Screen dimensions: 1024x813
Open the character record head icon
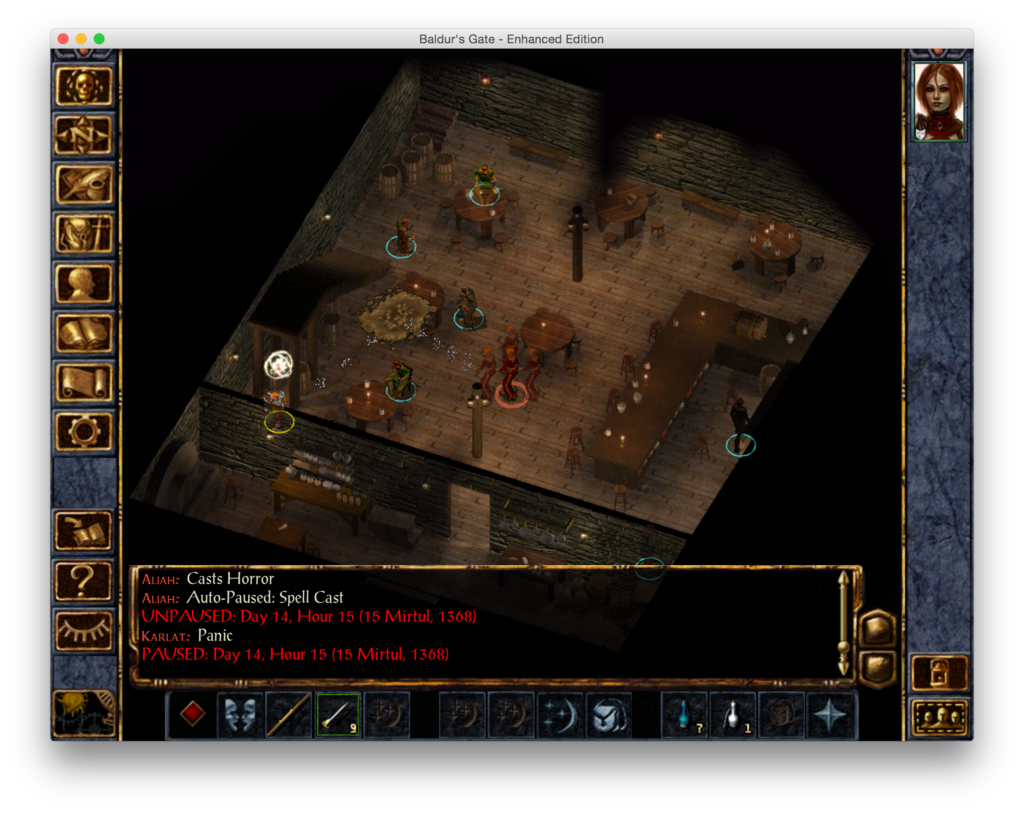click(x=84, y=283)
